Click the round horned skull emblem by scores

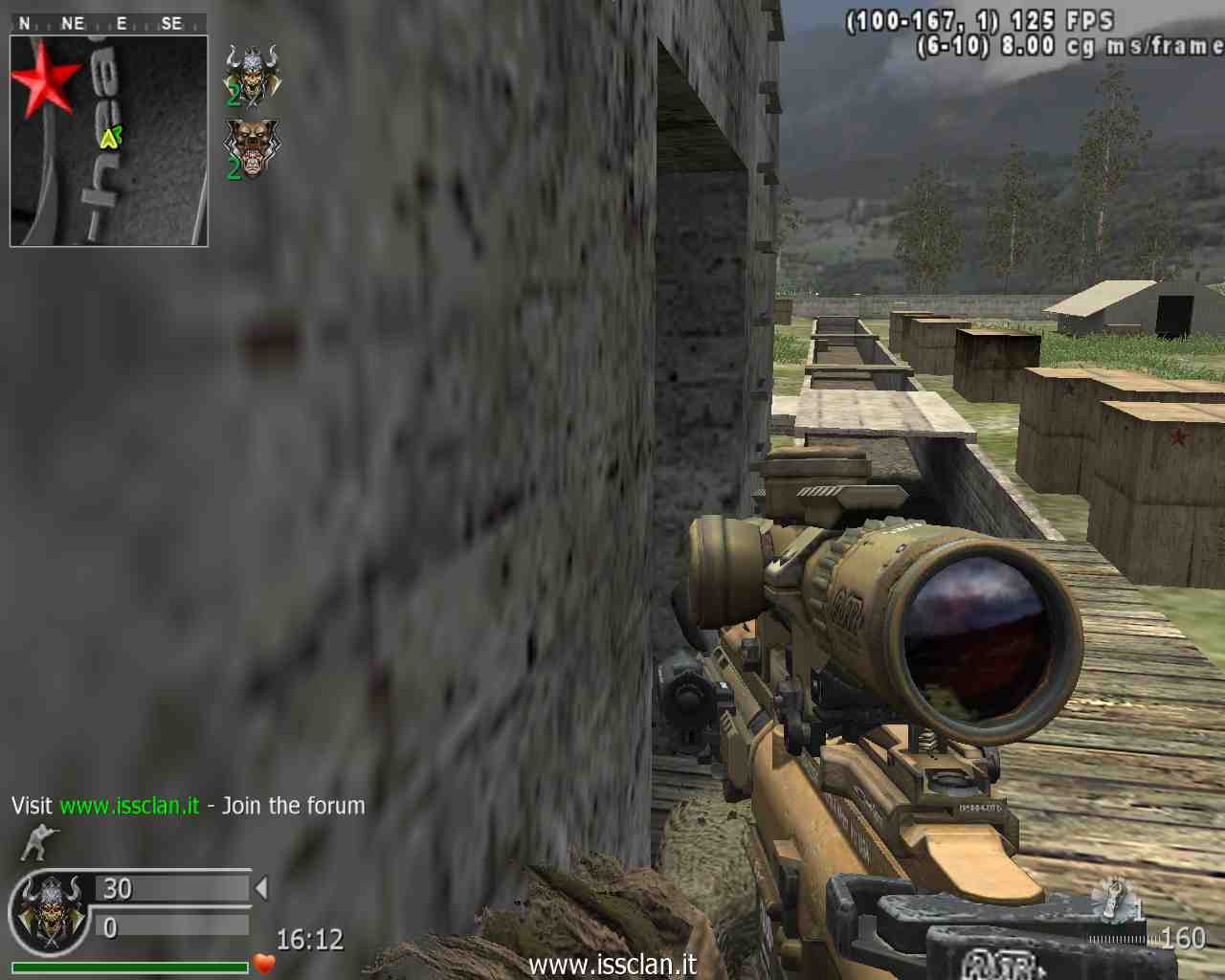[48, 914]
